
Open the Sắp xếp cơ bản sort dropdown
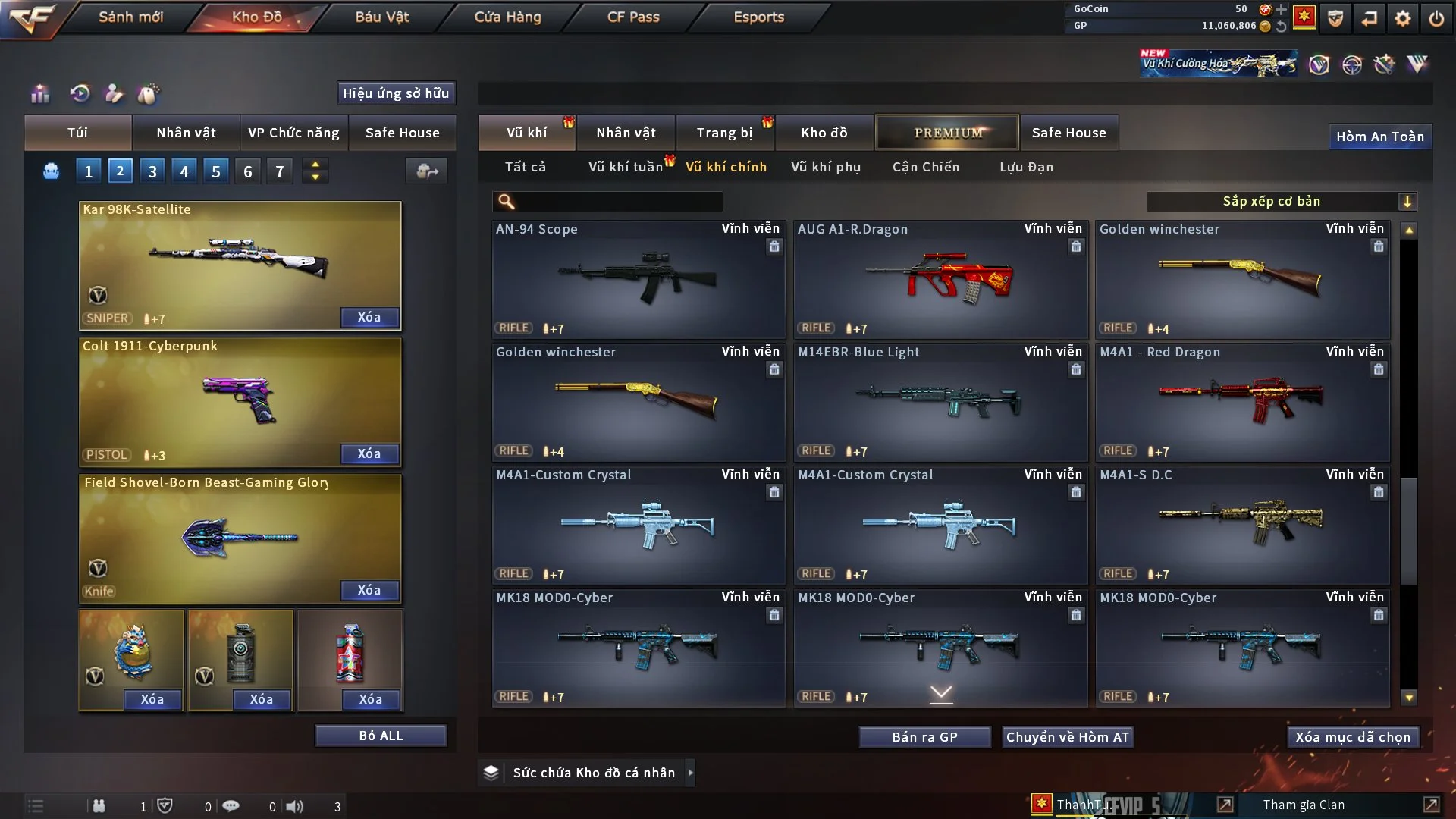point(1281,201)
